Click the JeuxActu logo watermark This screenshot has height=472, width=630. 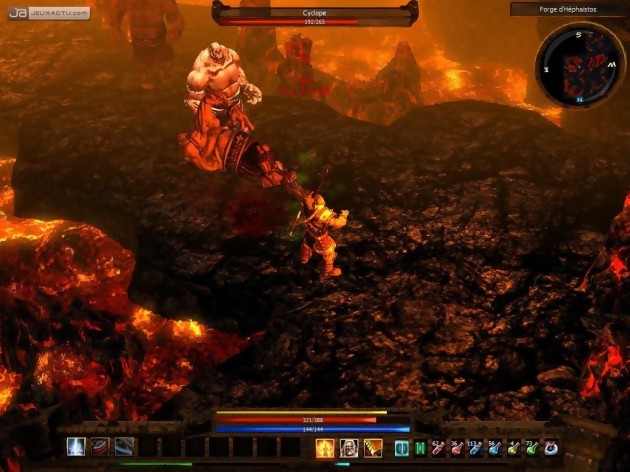tap(47, 13)
